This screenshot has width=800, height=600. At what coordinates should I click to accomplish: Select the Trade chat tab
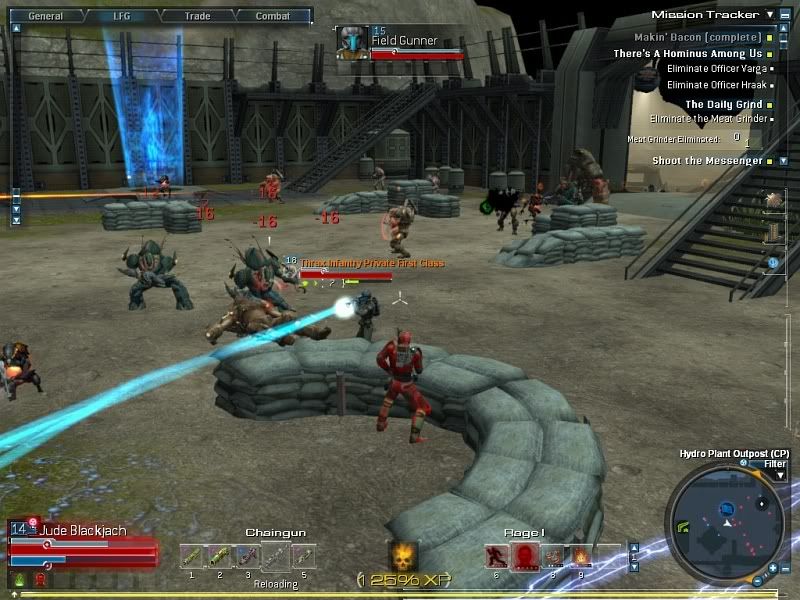[197, 16]
